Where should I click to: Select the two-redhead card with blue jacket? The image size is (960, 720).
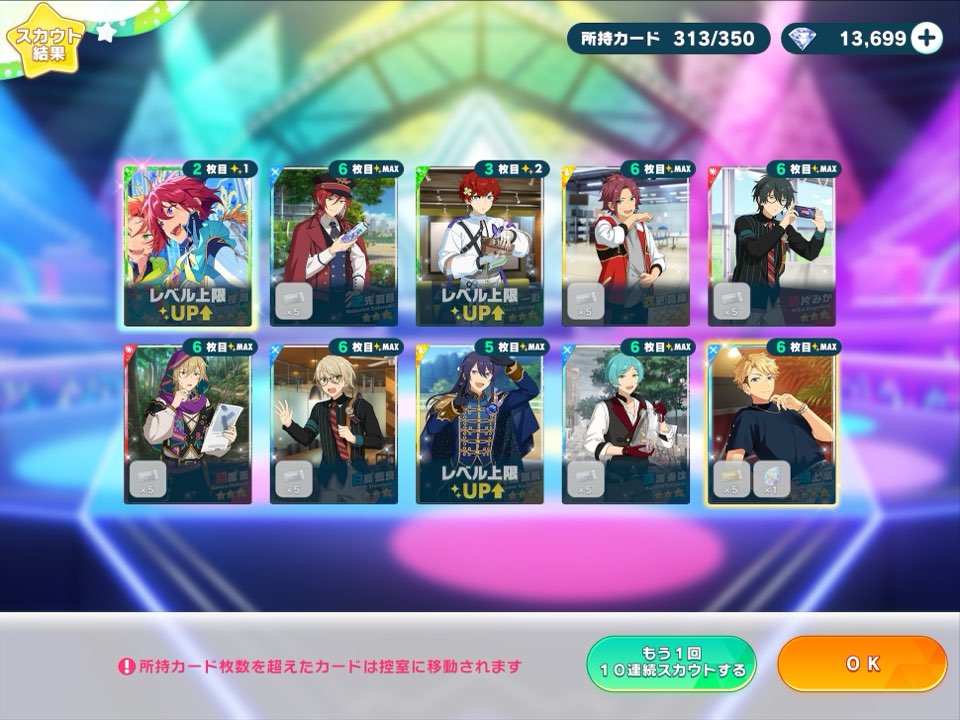[x=187, y=245]
